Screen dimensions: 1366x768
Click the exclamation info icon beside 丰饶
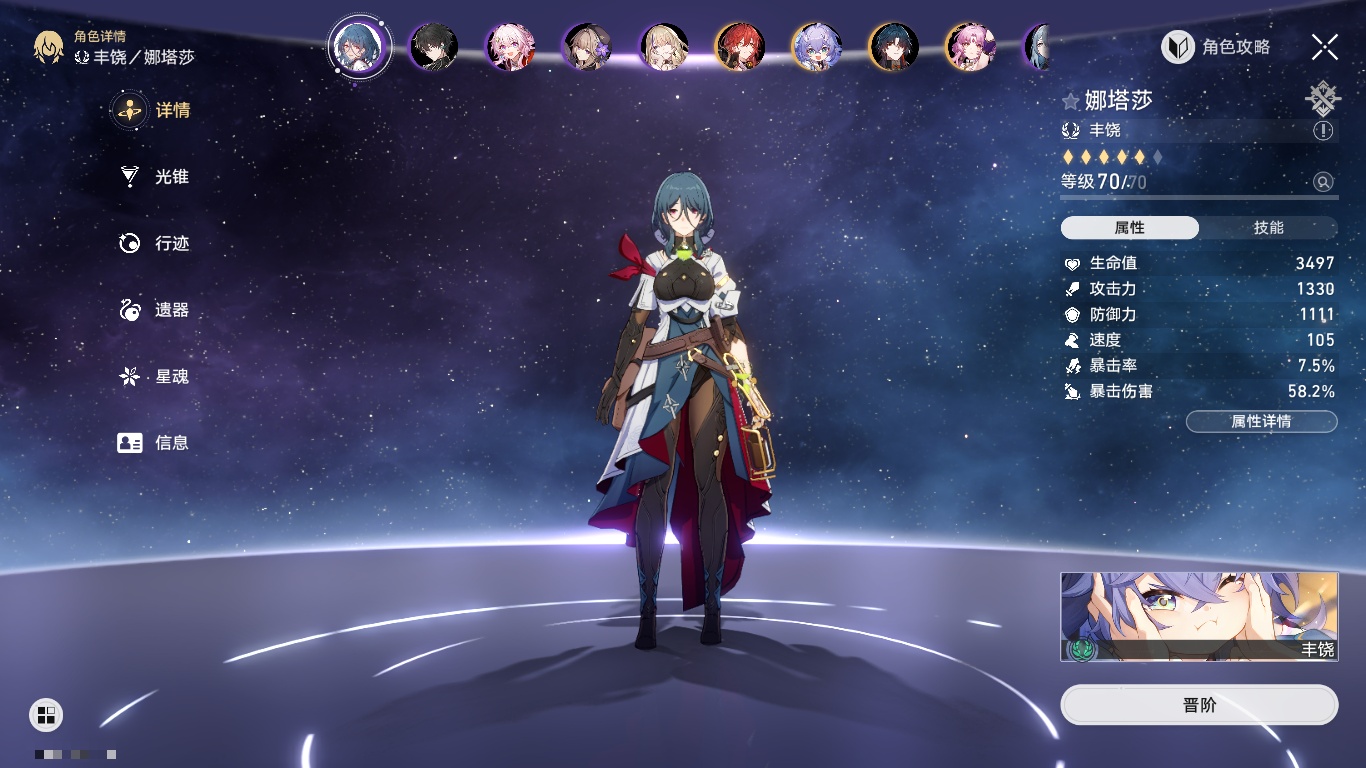click(x=1323, y=131)
